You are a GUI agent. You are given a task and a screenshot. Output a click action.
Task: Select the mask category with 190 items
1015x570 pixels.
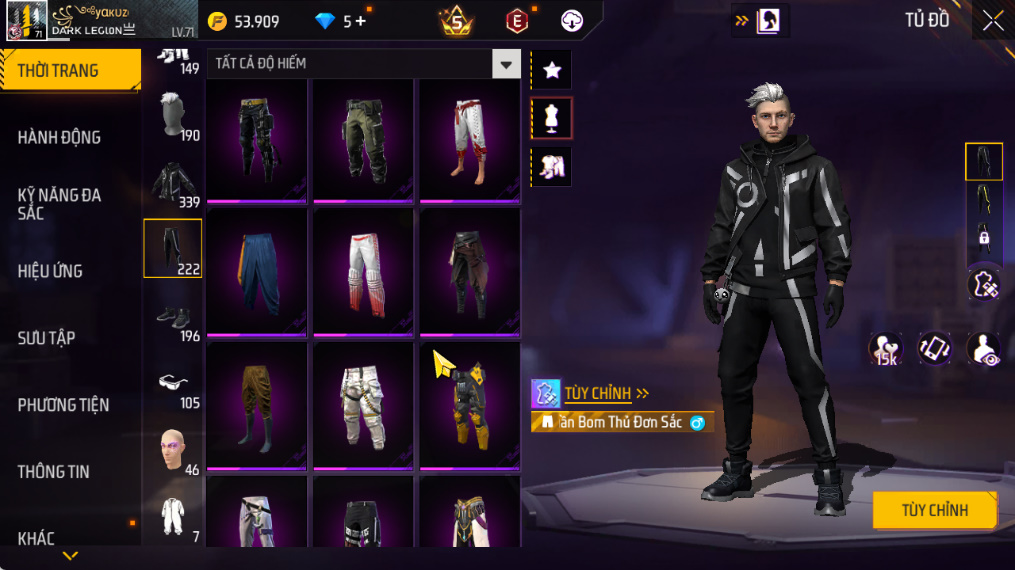(173, 115)
